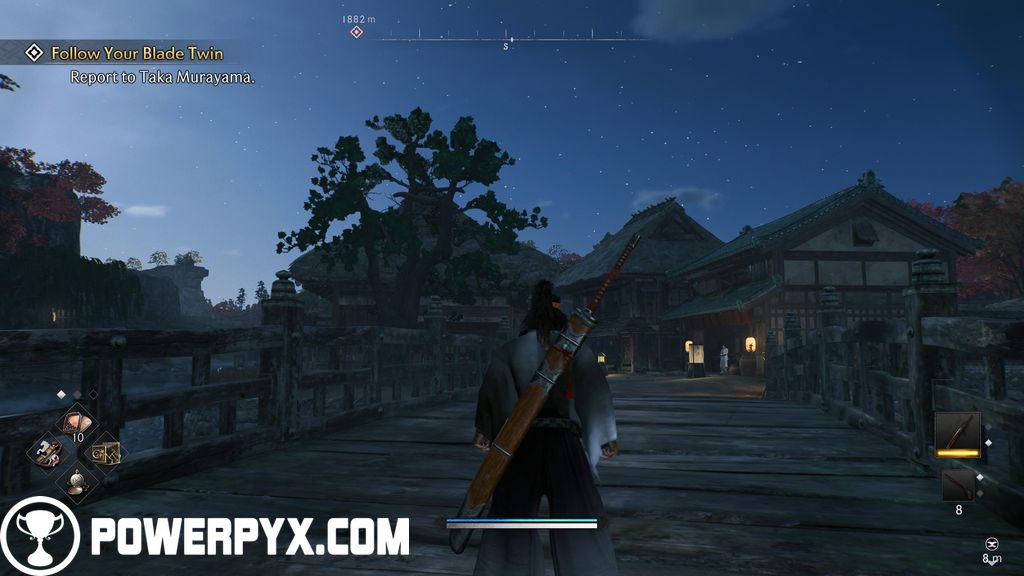Choose the golden box quick-item slot
The width and height of the screenshot is (1024, 576).
pos(105,452)
